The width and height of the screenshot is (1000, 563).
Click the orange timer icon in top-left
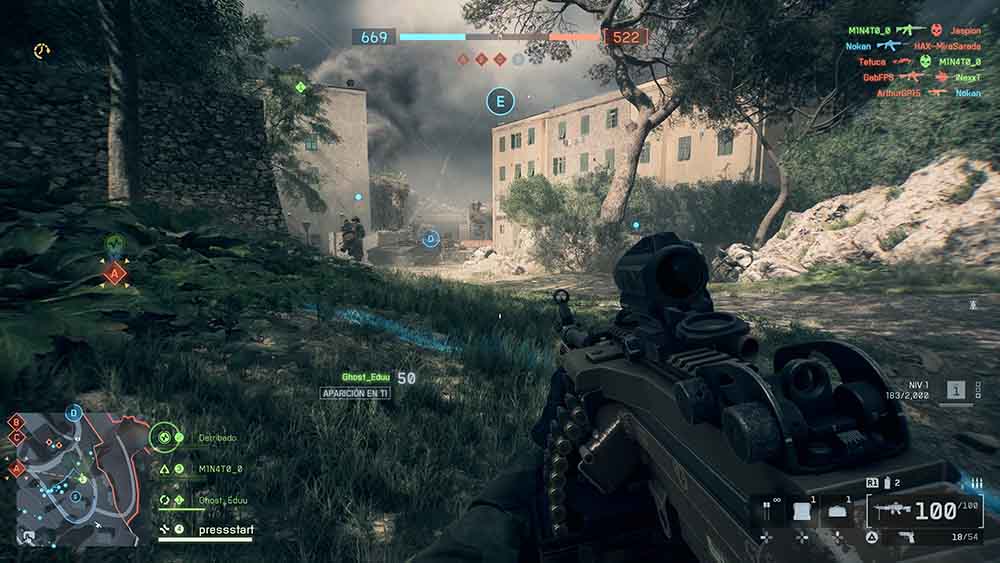tap(41, 50)
